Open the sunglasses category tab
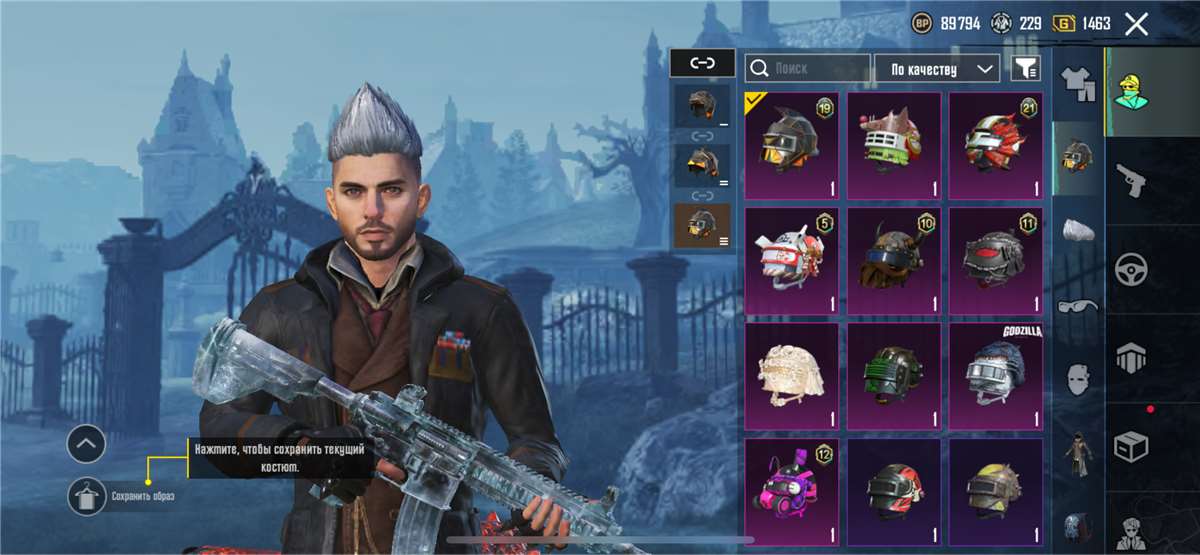 pyautogui.click(x=1078, y=305)
